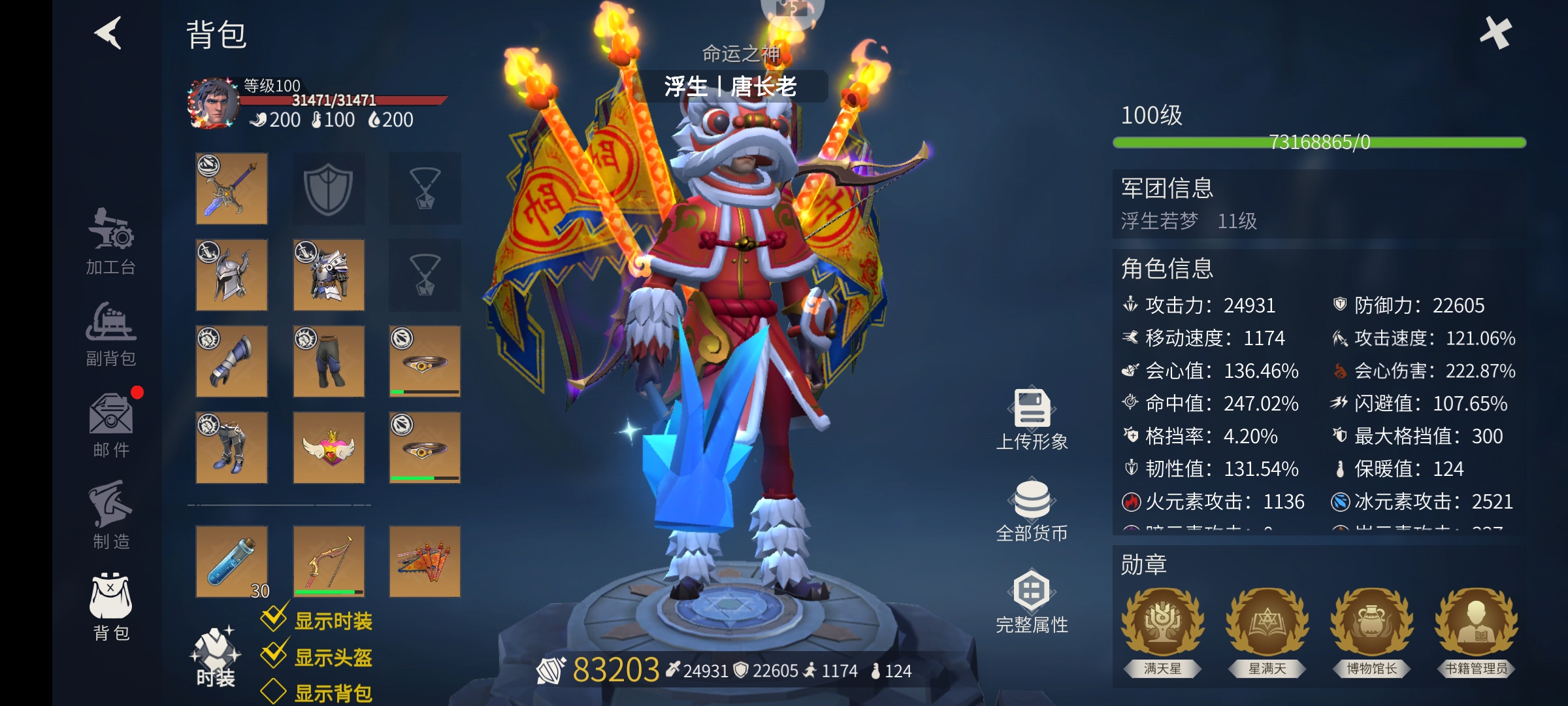Tap the back arrow on 背包 screen

(x=109, y=34)
